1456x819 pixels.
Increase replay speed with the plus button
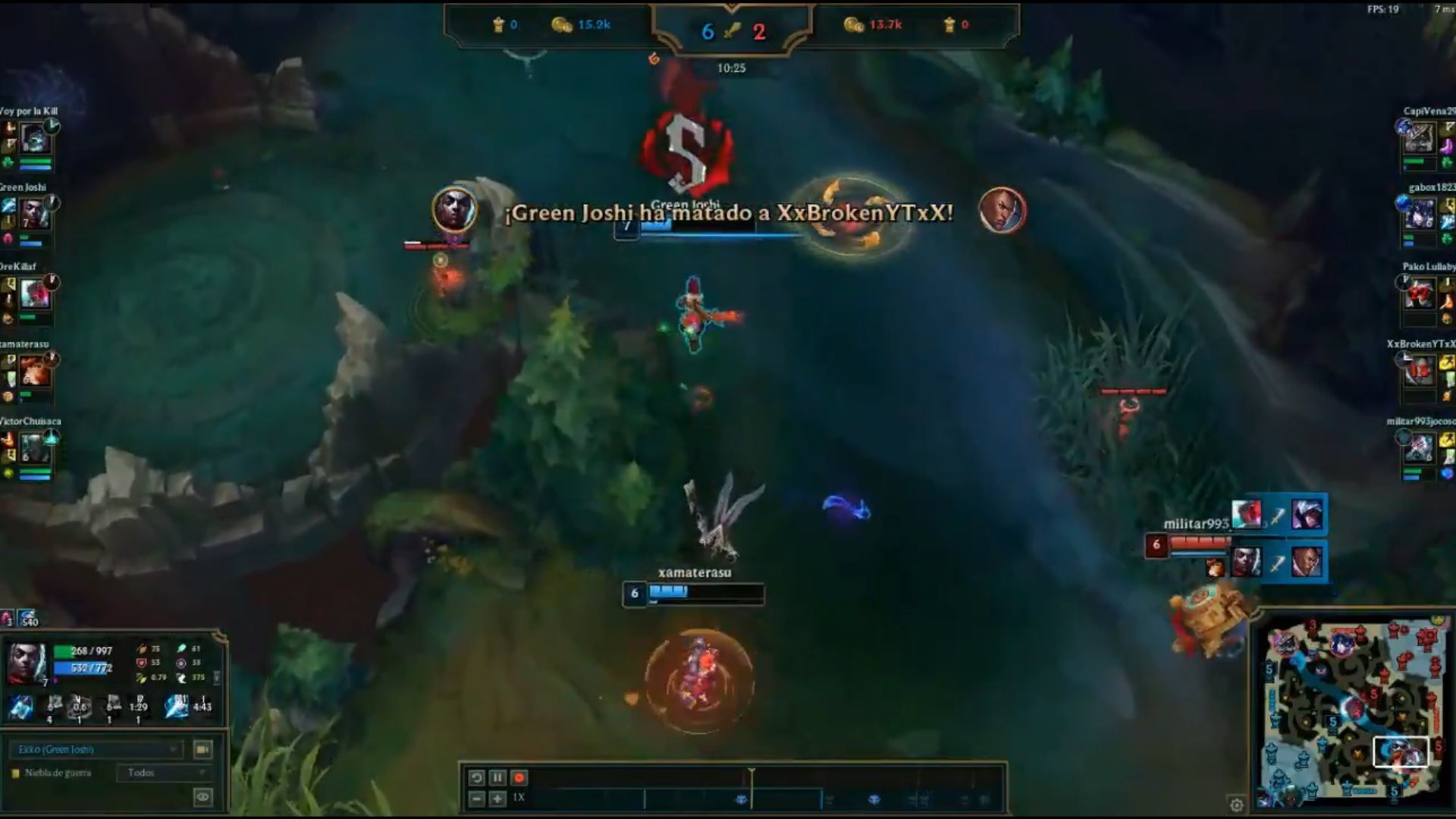(x=497, y=799)
